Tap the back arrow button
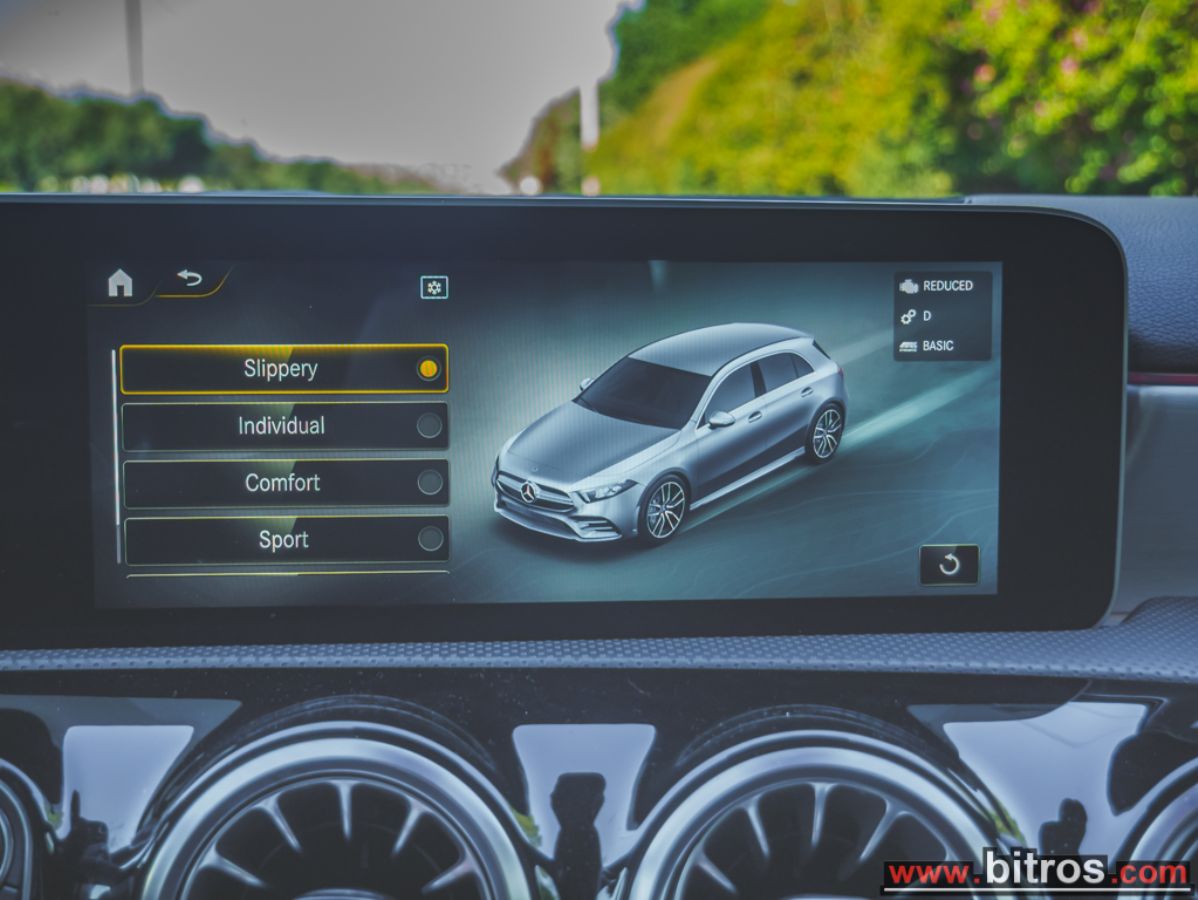Screen dimensions: 1198x900 [x=189, y=280]
